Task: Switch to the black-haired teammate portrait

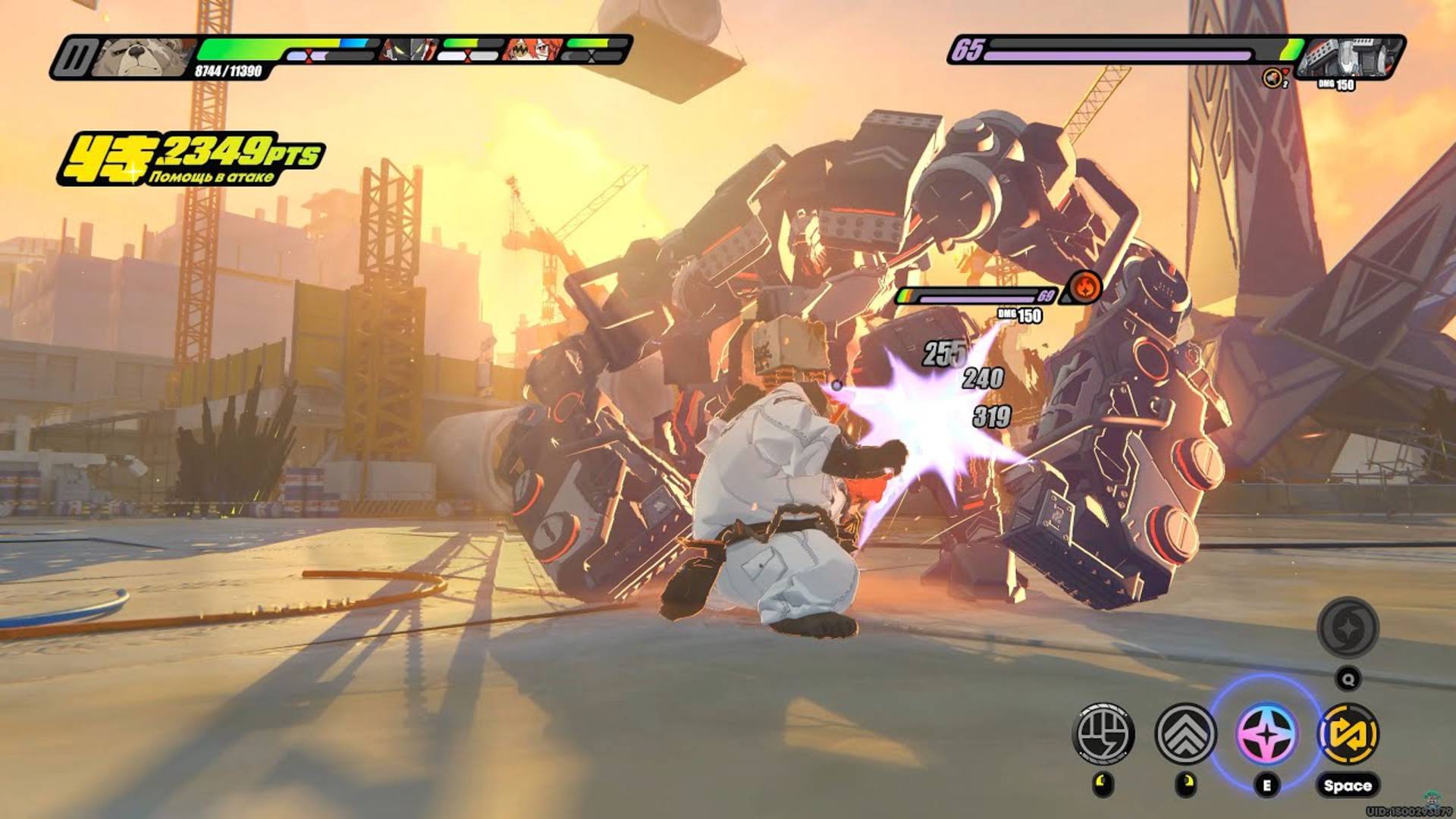Action: point(409,50)
